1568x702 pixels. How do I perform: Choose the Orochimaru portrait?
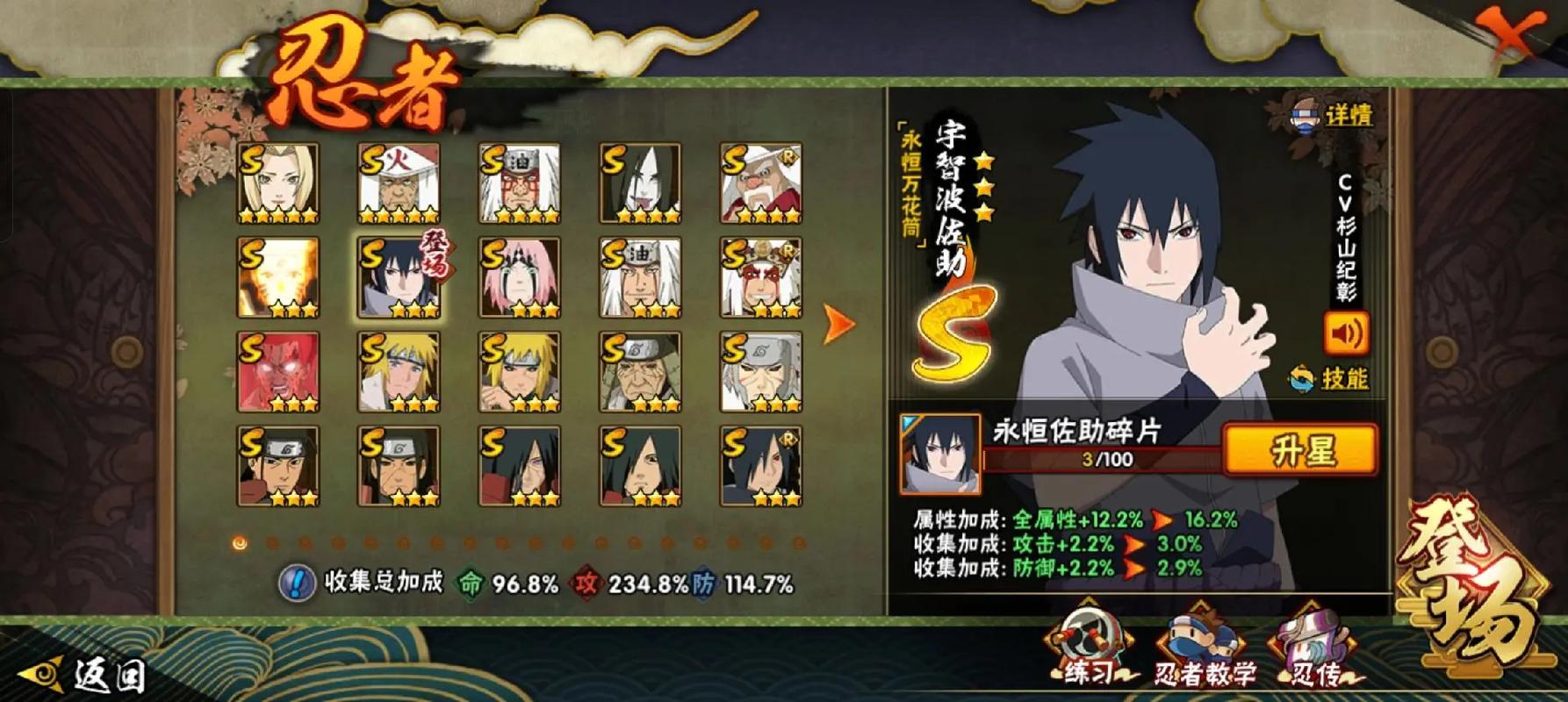[x=640, y=183]
